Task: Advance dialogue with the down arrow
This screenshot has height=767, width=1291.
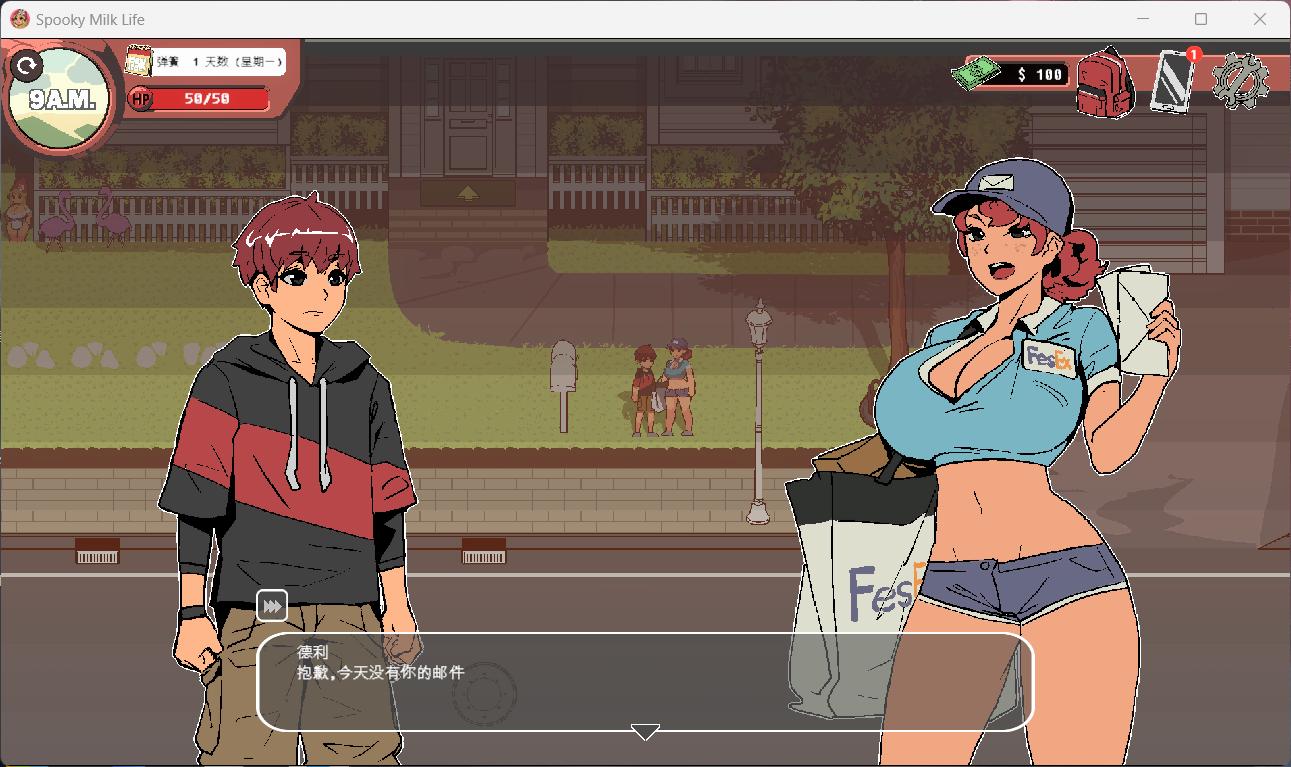Action: point(645,733)
